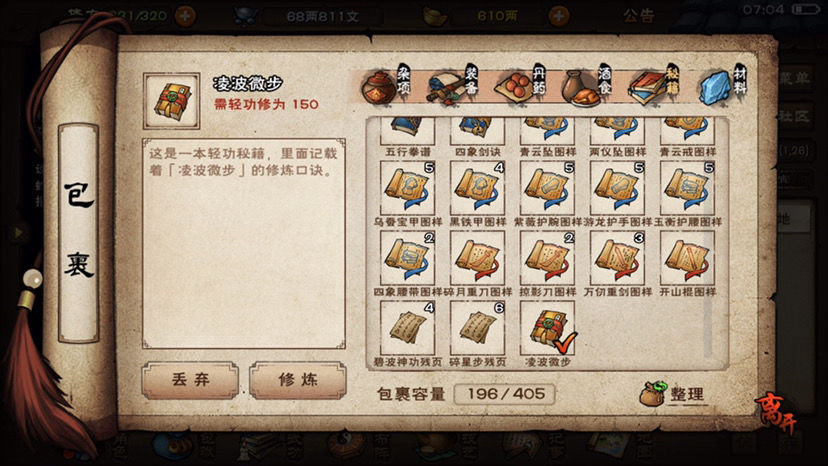Viewport: 828px width, 466px height.
Task: Pick the 紫薇护腕图样 blueprint
Action: click(x=546, y=189)
